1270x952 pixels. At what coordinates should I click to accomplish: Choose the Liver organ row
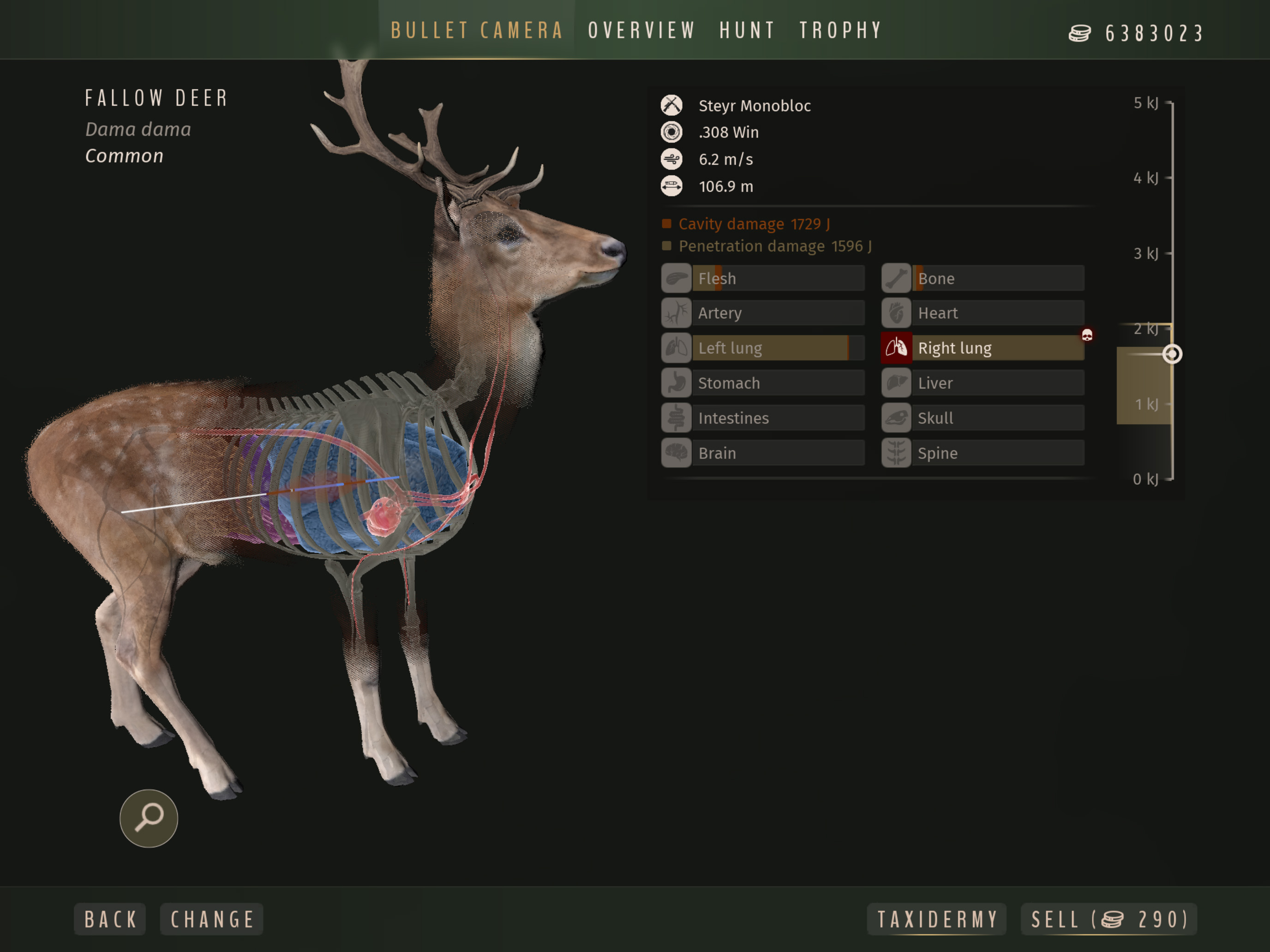point(983,383)
